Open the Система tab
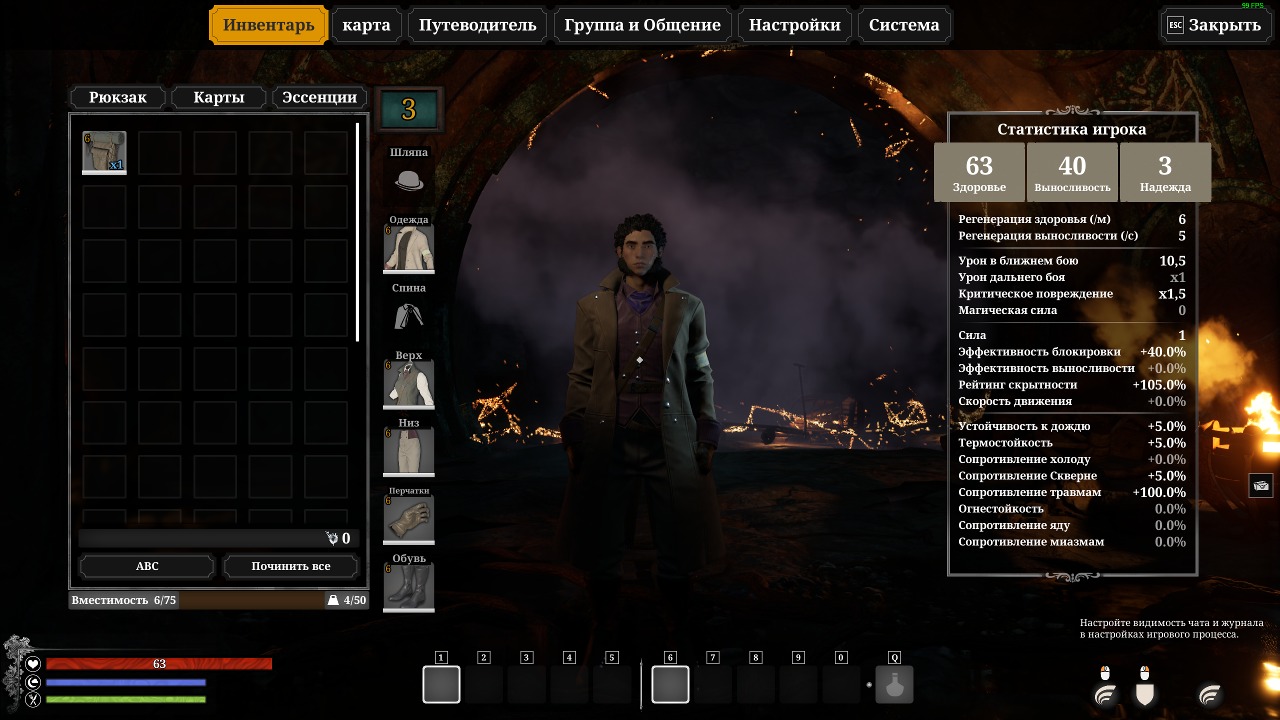 pos(904,25)
